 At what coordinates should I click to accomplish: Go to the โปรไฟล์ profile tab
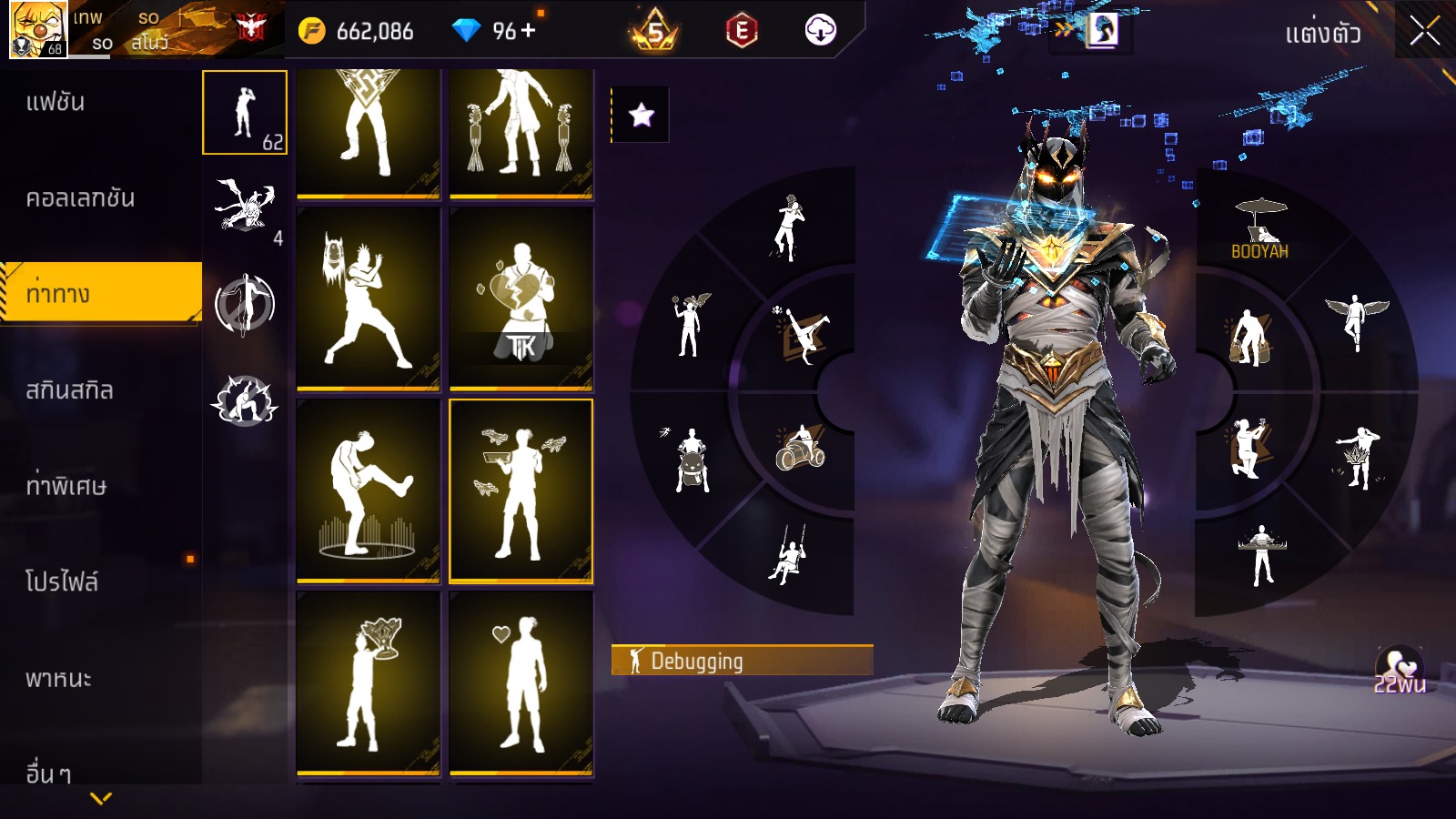click(x=62, y=582)
